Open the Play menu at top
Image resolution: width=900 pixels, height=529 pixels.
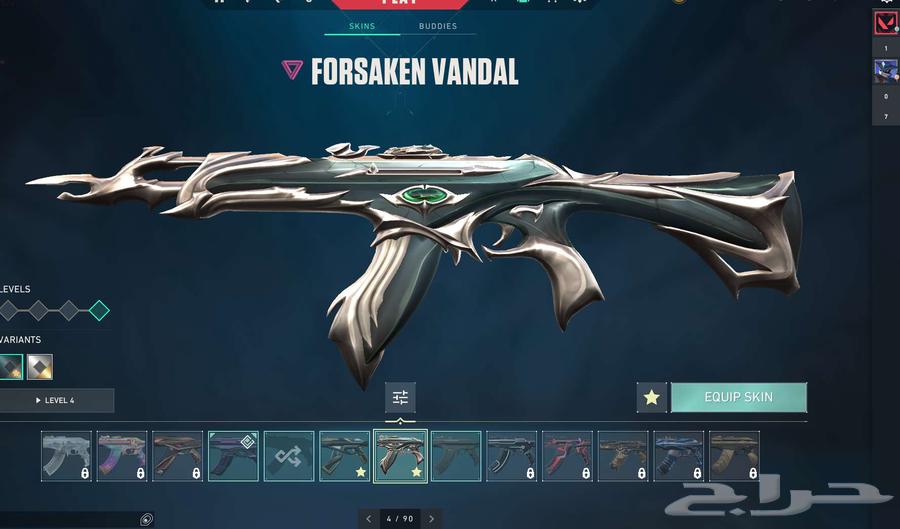click(x=400, y=4)
